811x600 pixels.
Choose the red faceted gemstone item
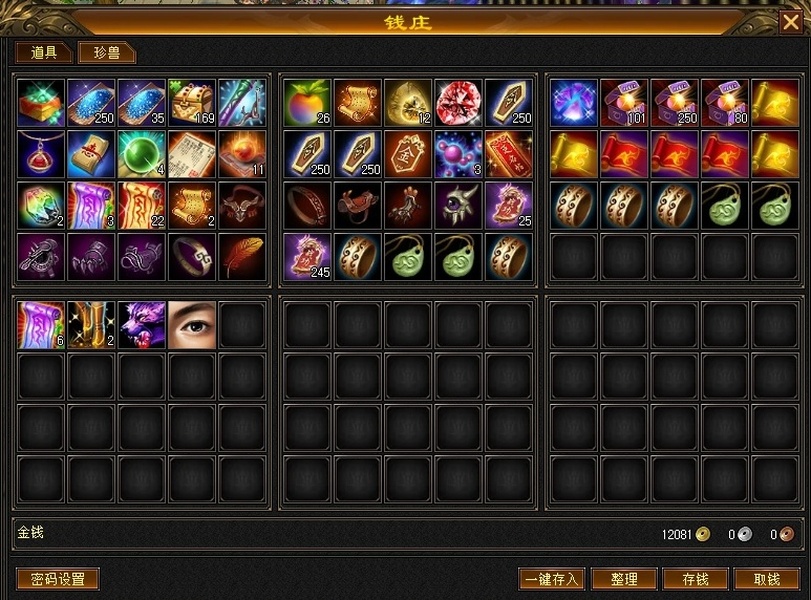click(459, 103)
